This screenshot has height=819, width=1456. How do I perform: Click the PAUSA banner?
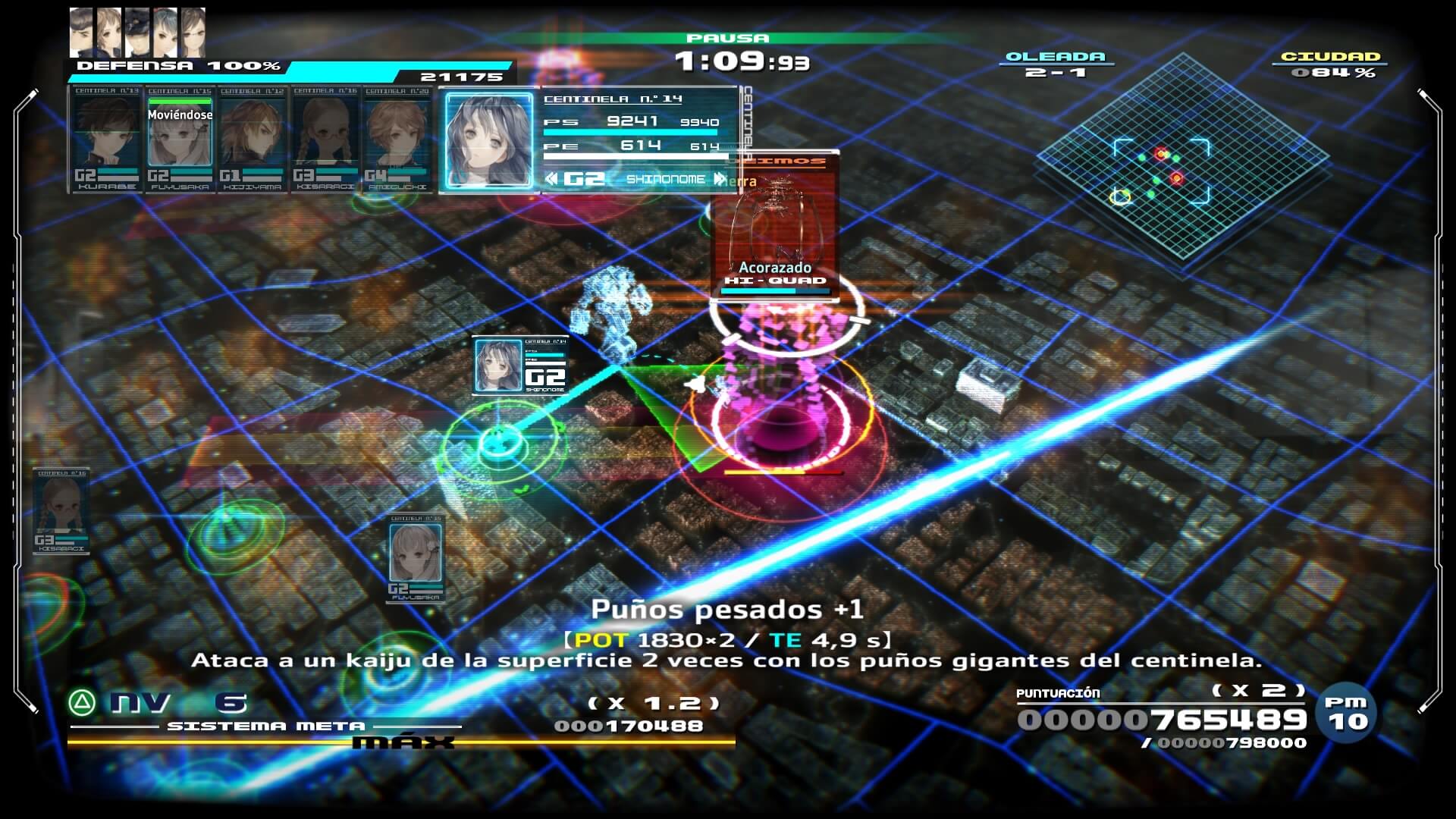click(x=726, y=36)
